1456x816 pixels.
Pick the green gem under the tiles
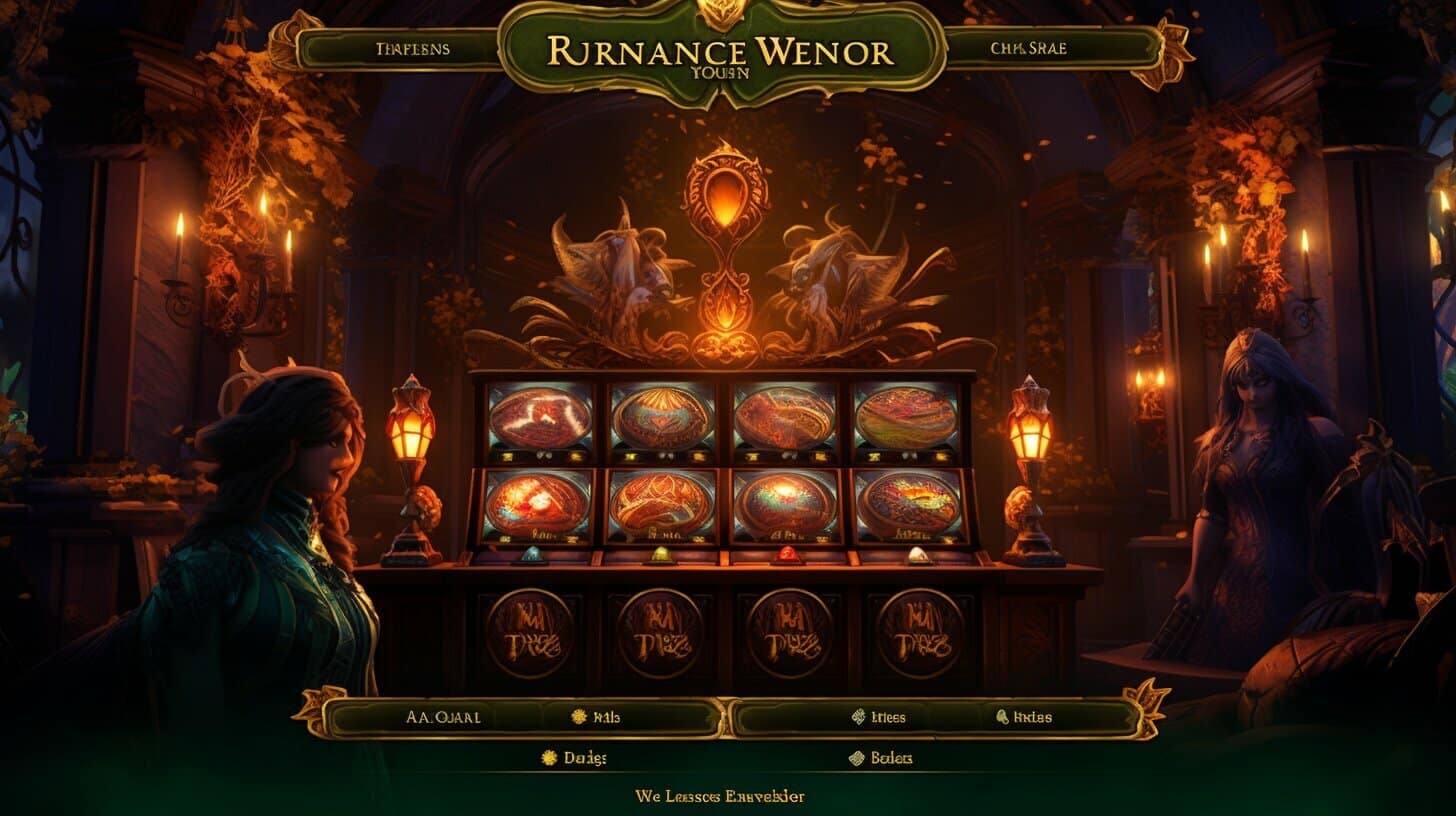[661, 553]
